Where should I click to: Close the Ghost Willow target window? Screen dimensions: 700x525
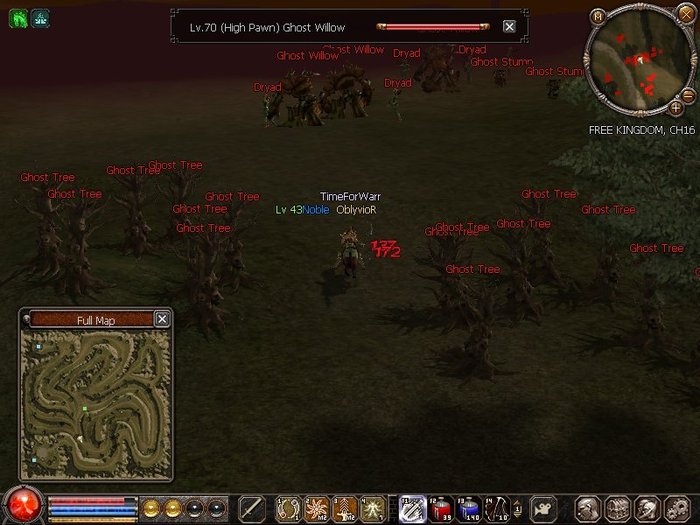coord(509,27)
